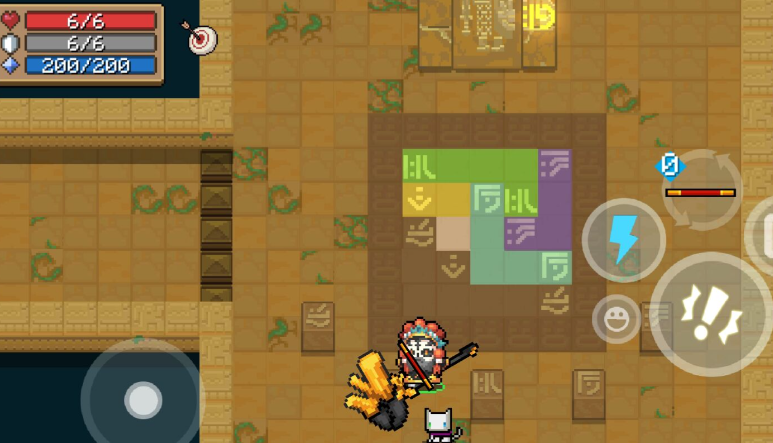This screenshot has height=443, width=773.
Task: Switch weapon using the circular arrows button
Action: point(700,188)
